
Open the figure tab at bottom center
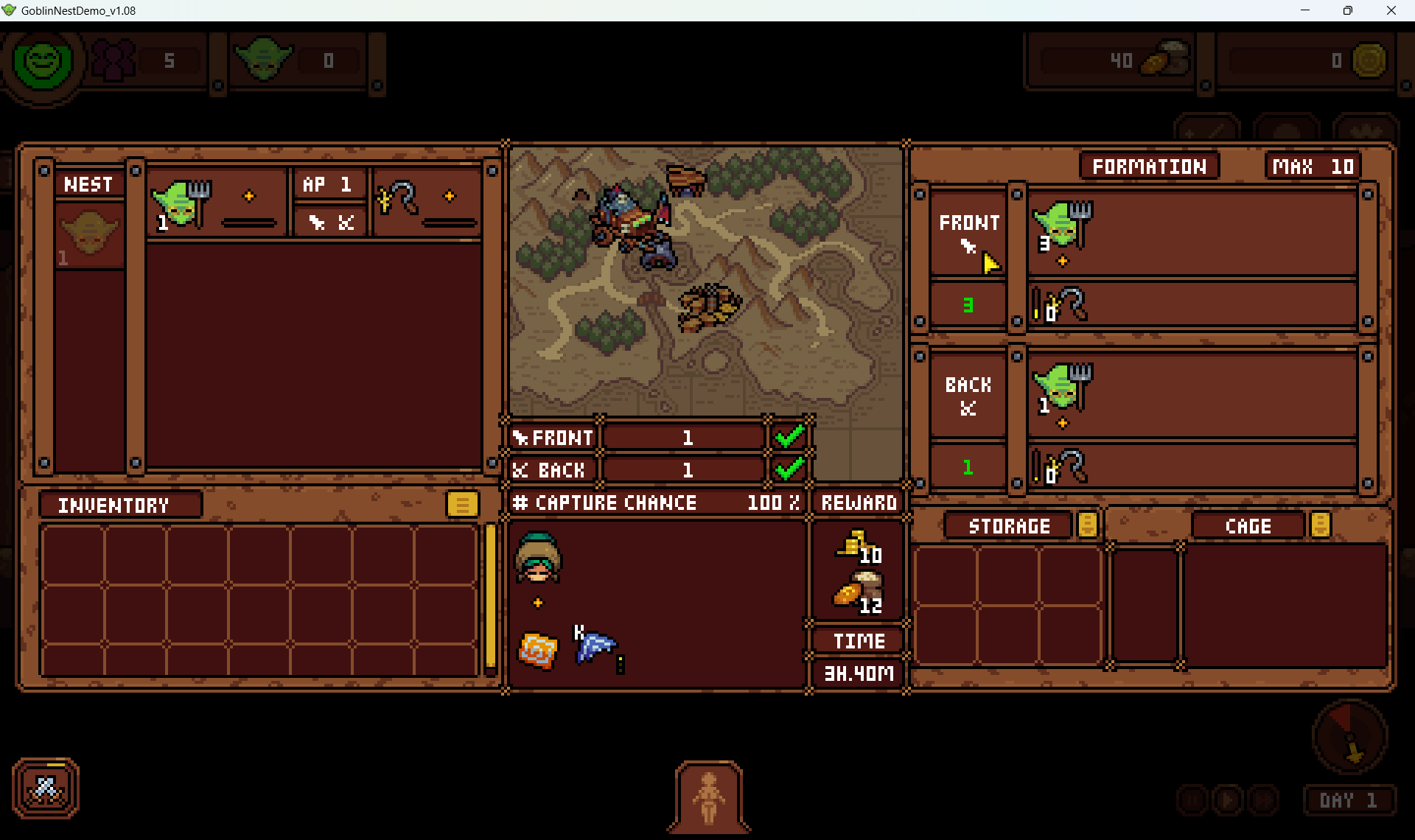[x=708, y=797]
